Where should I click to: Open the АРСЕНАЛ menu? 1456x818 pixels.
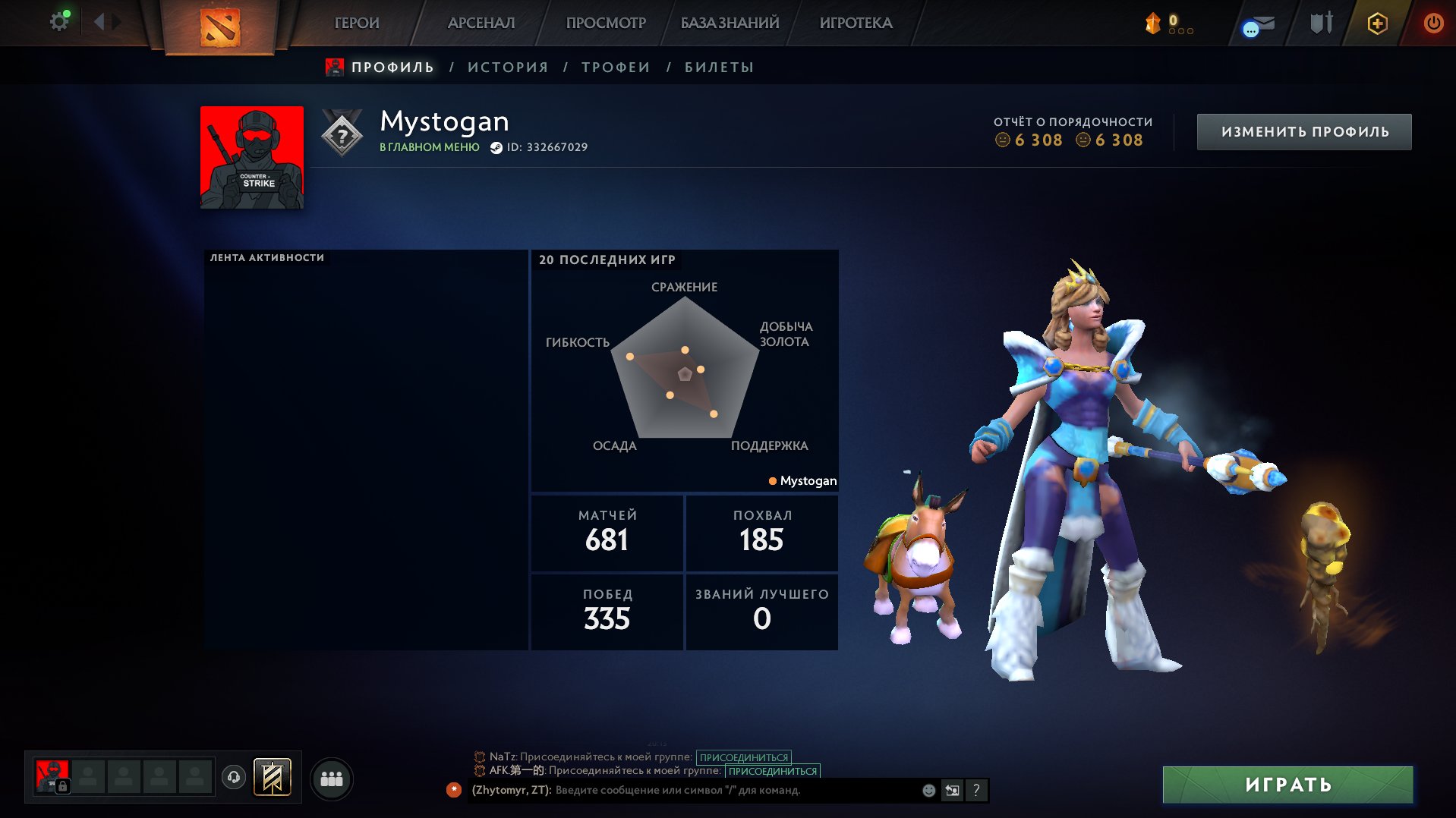coord(481,23)
